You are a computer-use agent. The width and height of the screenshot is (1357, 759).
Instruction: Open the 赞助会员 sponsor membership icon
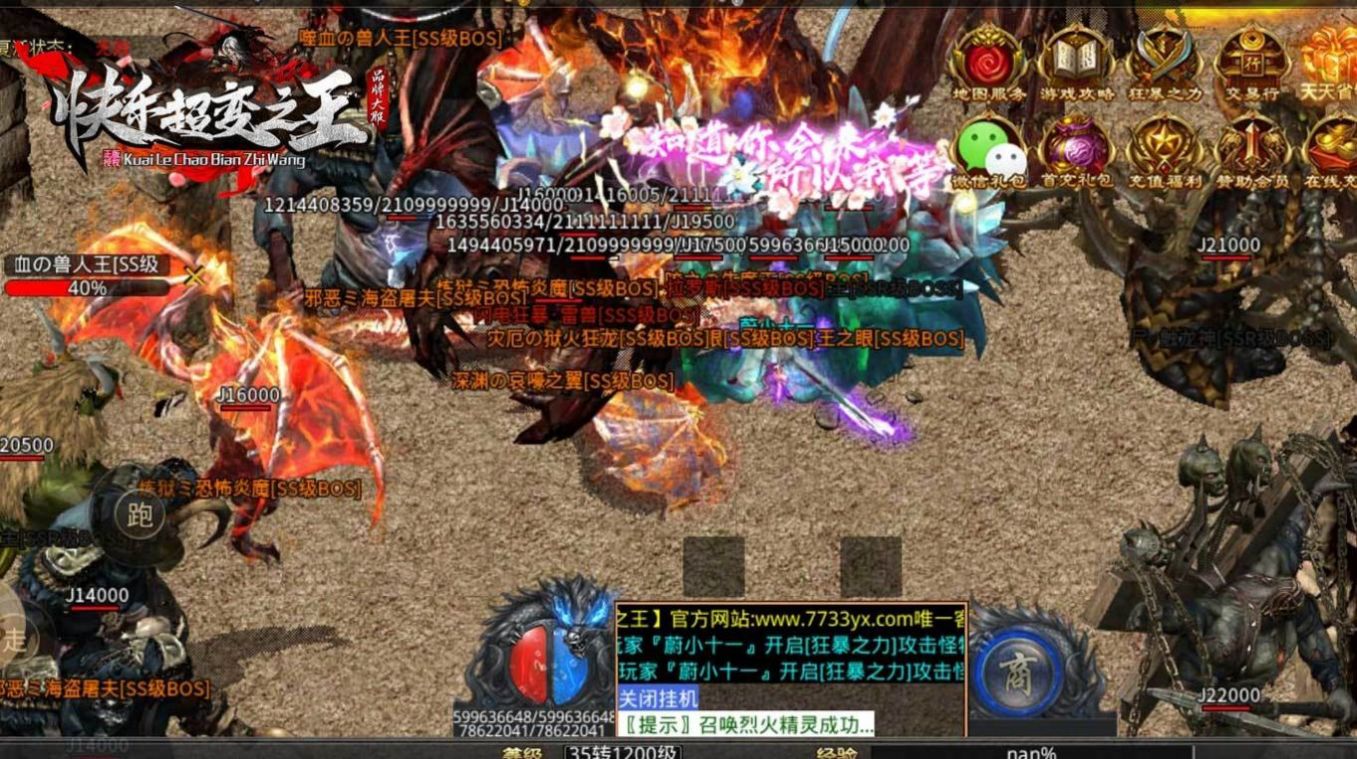click(x=1251, y=150)
